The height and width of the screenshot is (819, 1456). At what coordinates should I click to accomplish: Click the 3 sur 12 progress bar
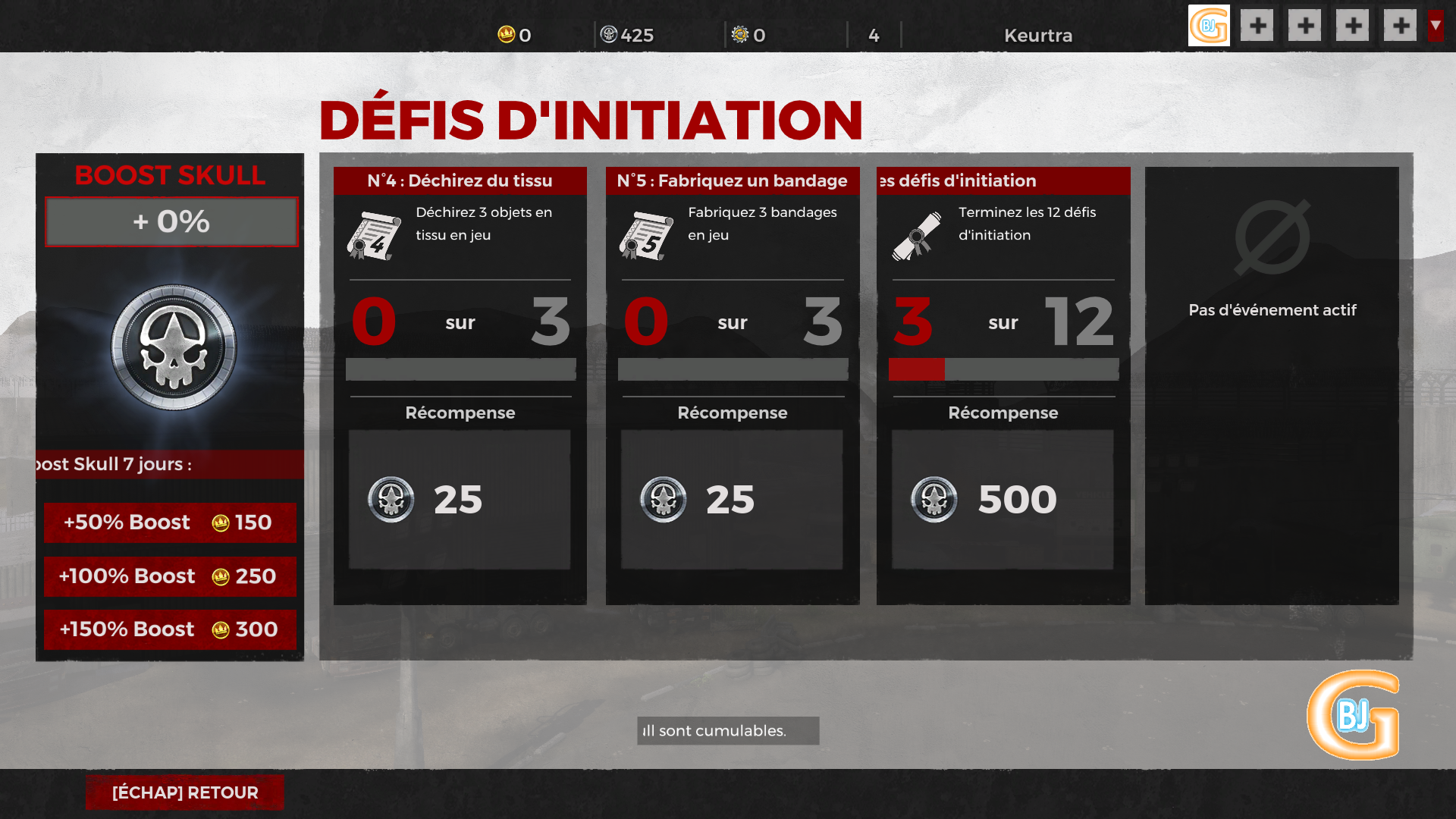1003,369
